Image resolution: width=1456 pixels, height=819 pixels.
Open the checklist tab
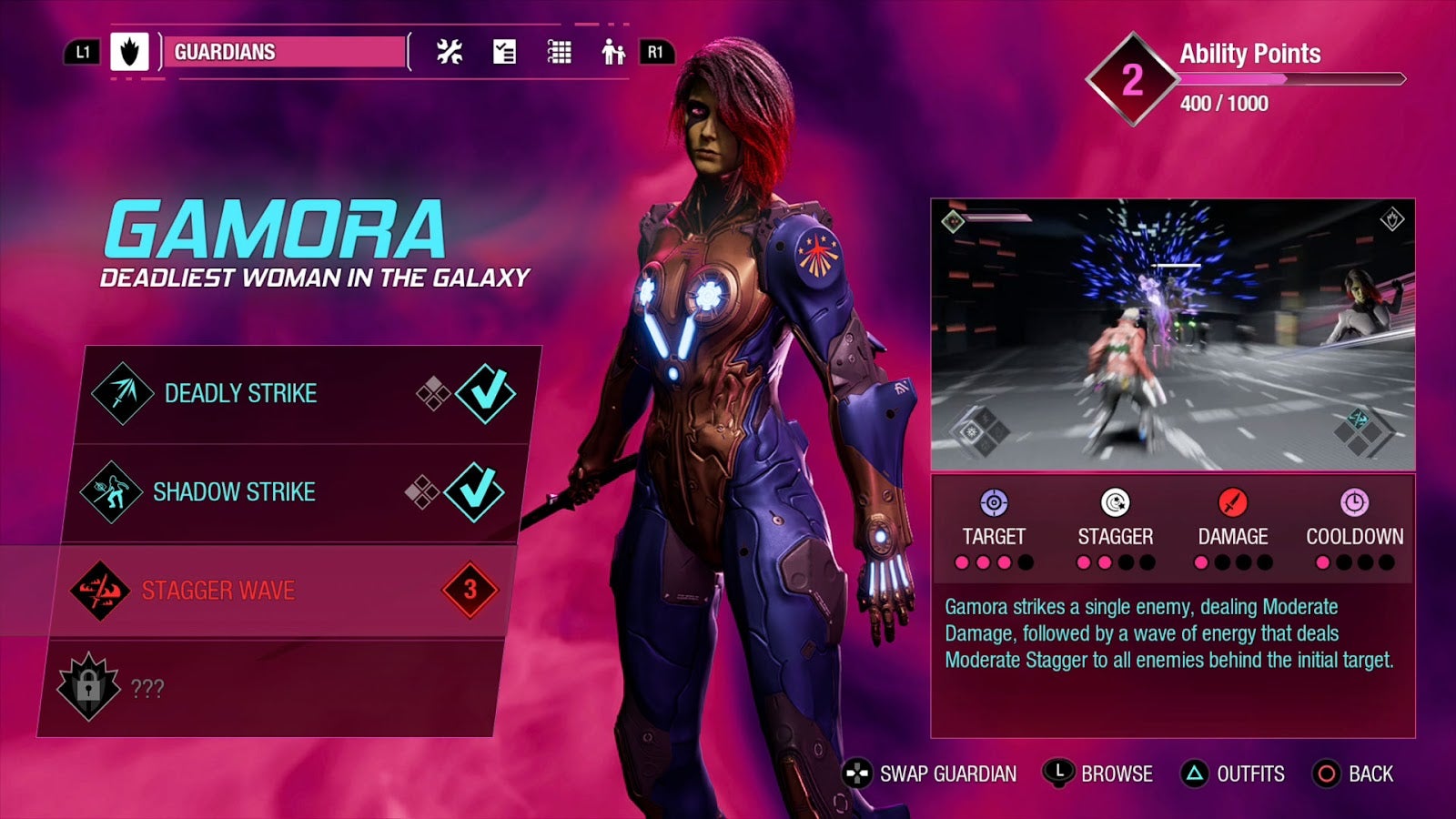(504, 52)
